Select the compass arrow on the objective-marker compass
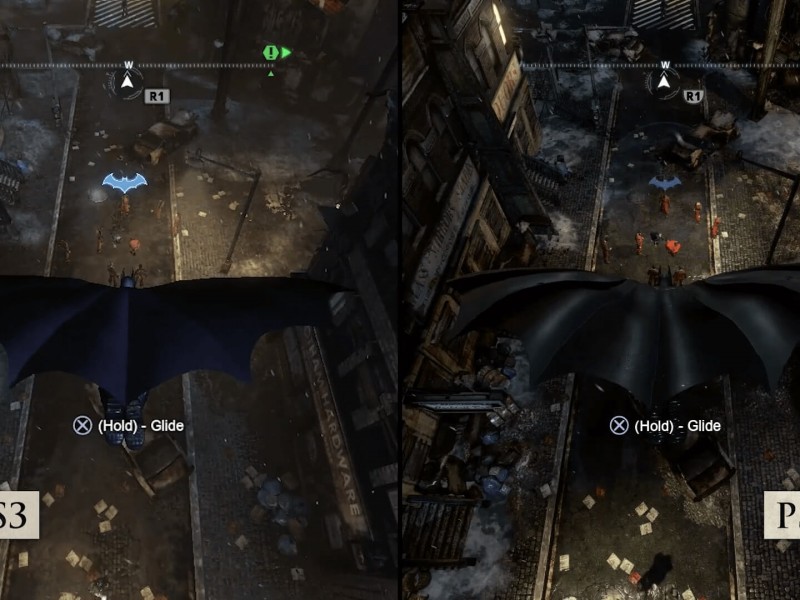800x600 pixels. [128, 82]
